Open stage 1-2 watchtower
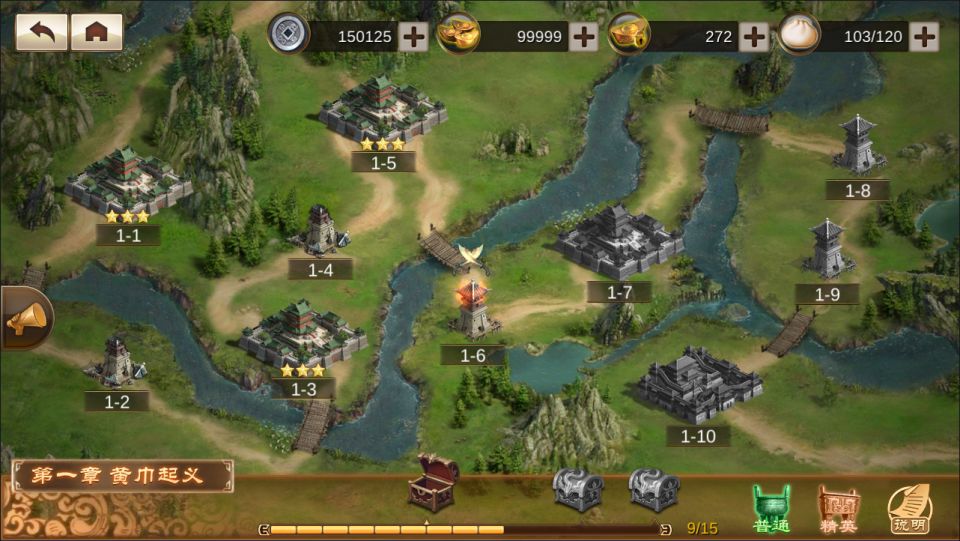This screenshot has width=960, height=541. (x=119, y=361)
